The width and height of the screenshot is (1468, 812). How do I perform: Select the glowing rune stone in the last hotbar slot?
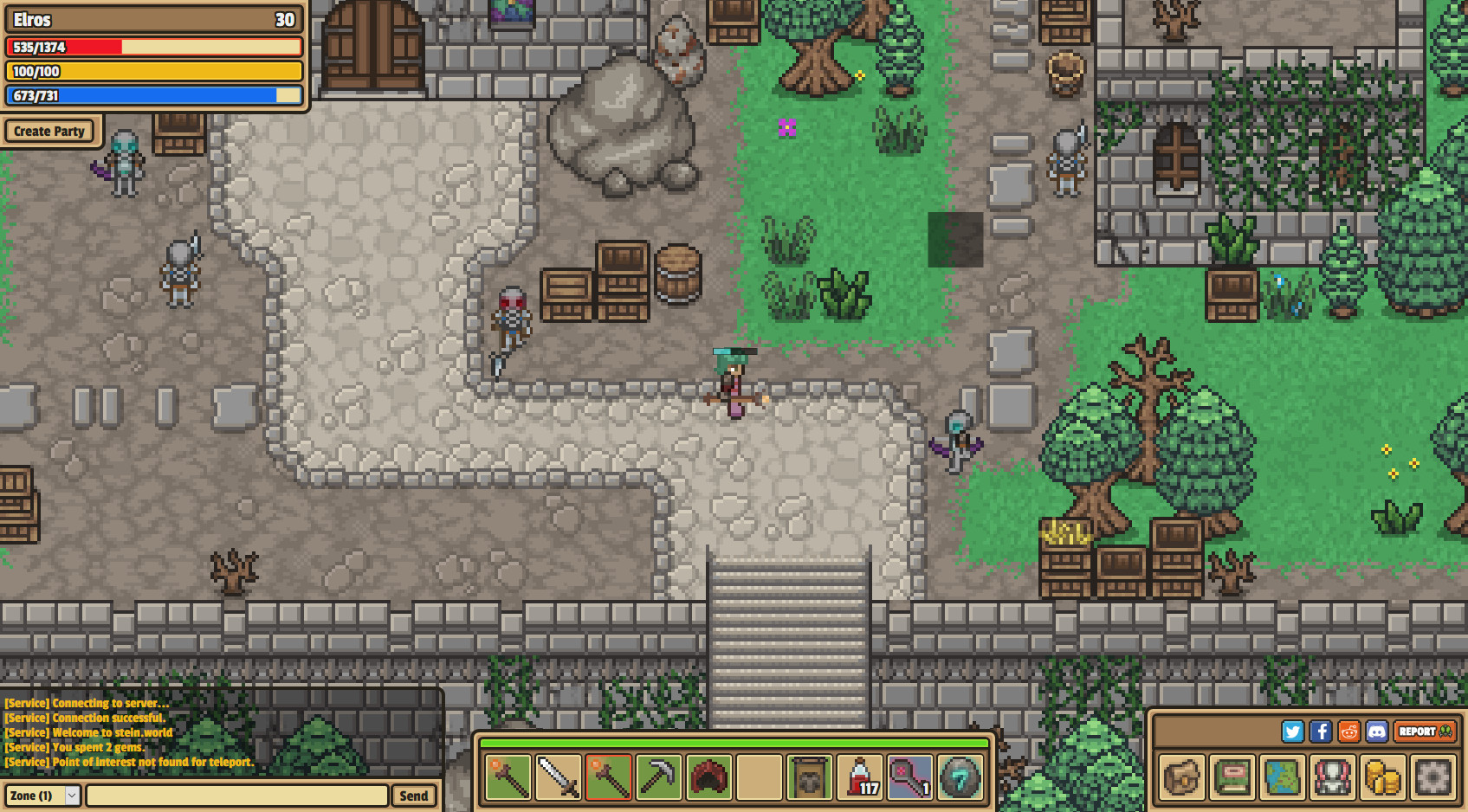[x=960, y=777]
